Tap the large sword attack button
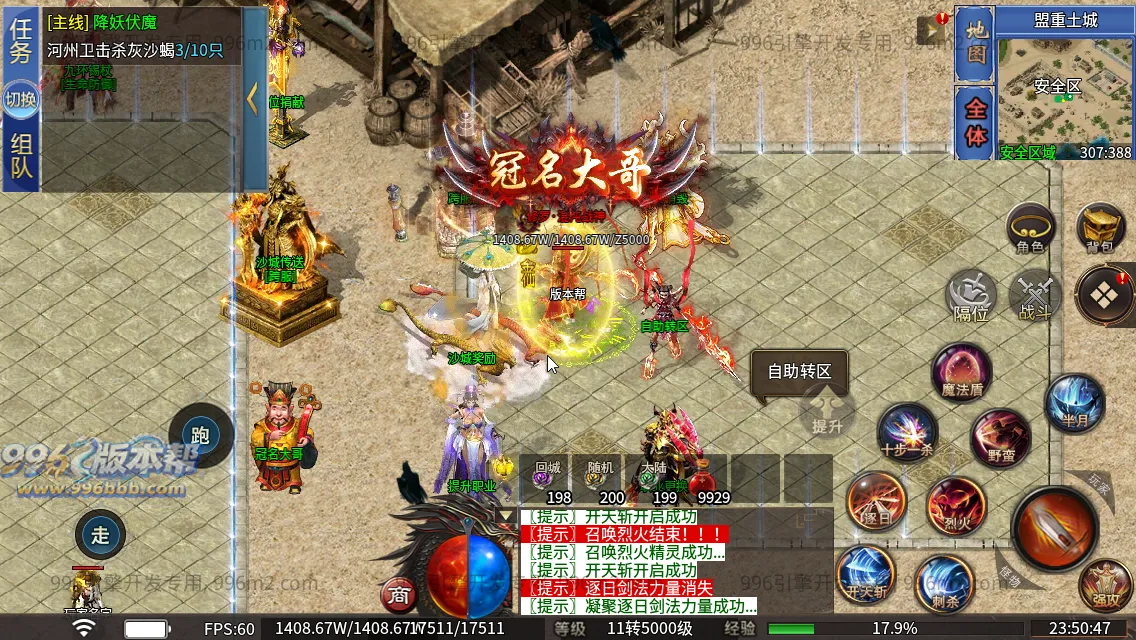The height and width of the screenshot is (640, 1136). tap(1054, 528)
